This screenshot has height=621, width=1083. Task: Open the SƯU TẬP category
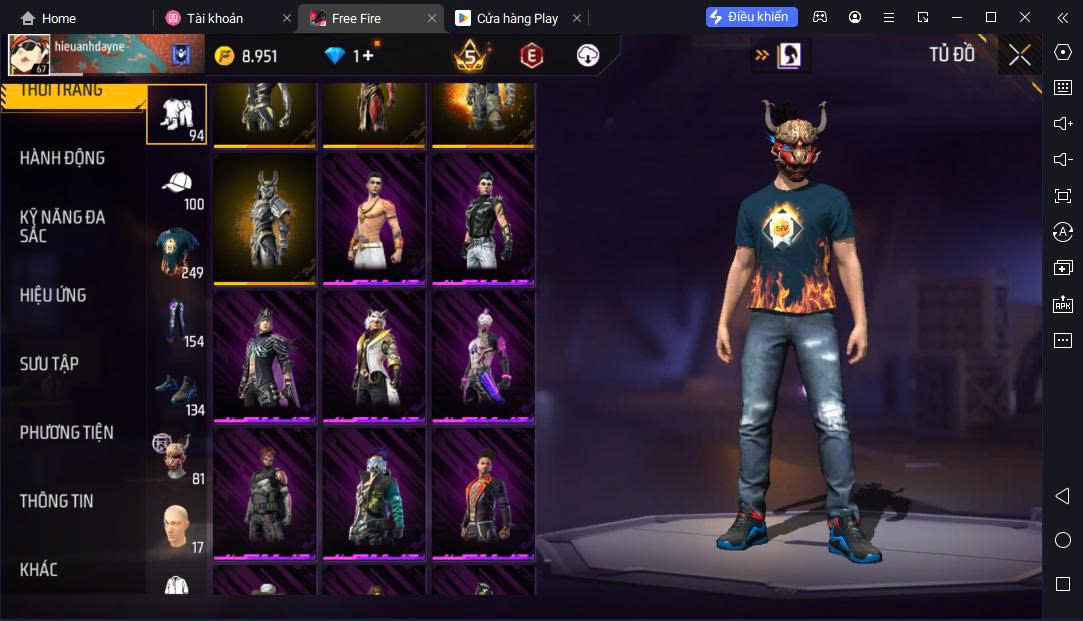[x=49, y=364]
